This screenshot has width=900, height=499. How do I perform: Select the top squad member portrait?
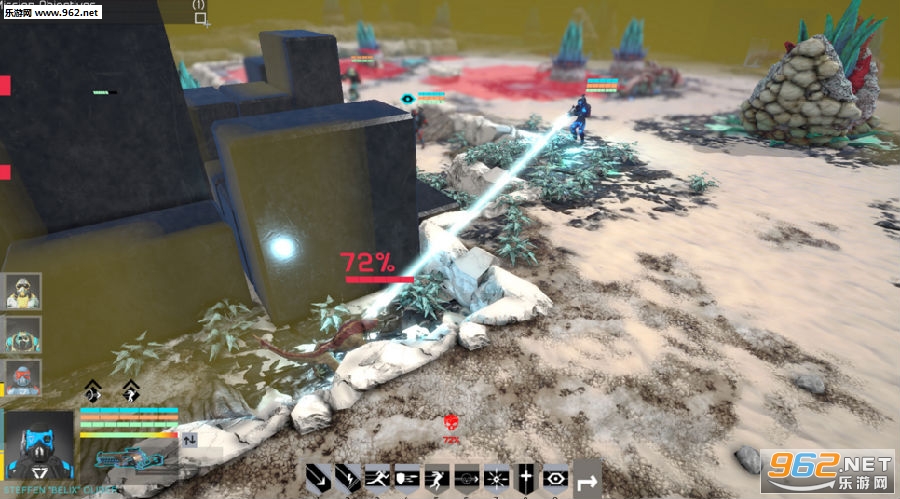pos(22,291)
